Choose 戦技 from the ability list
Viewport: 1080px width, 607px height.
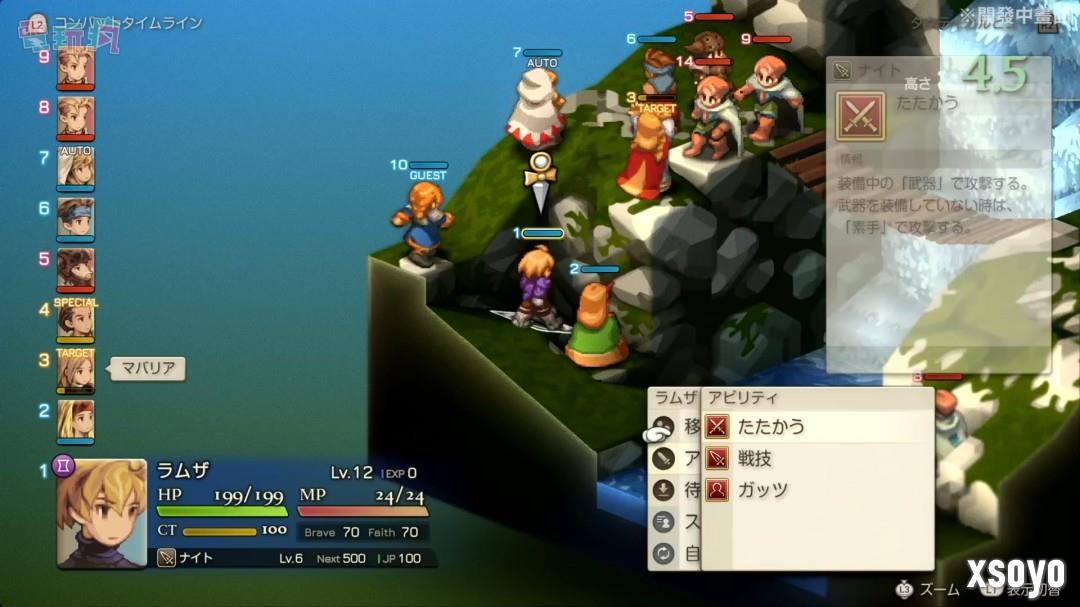(755, 459)
